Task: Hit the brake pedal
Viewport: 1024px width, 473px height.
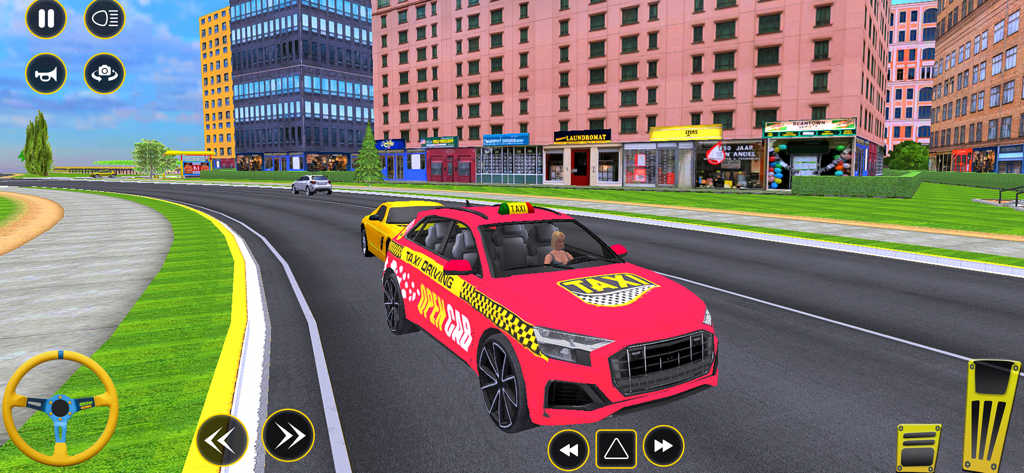Action: click(918, 447)
